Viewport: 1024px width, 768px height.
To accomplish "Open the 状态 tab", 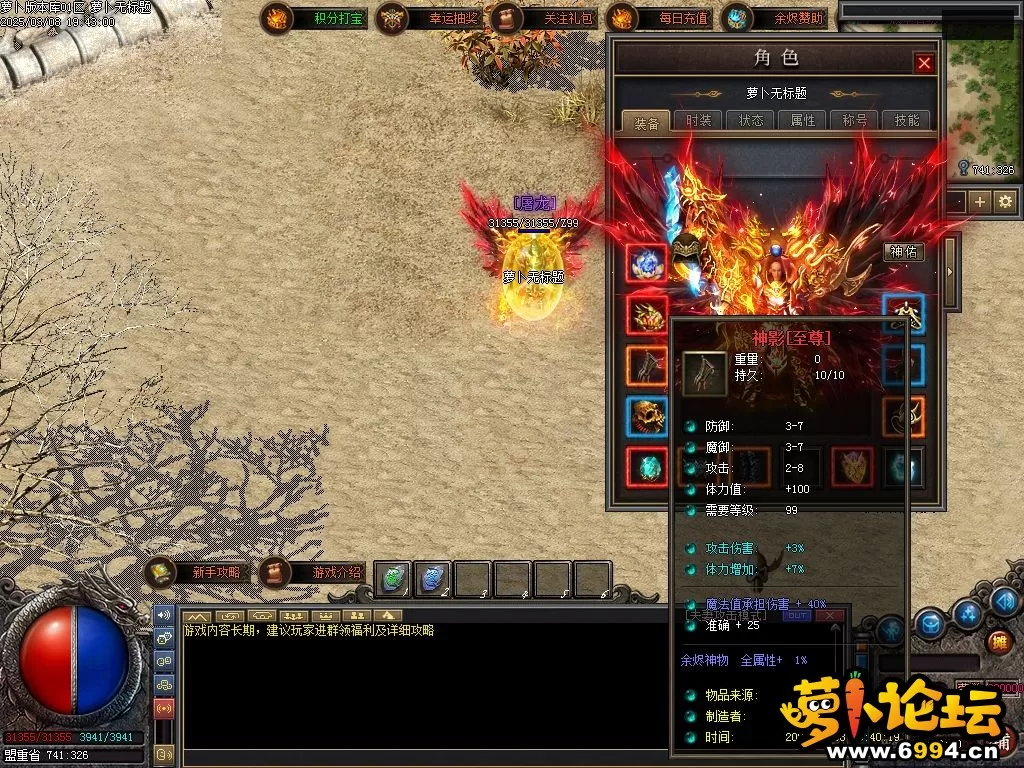I will (x=751, y=120).
